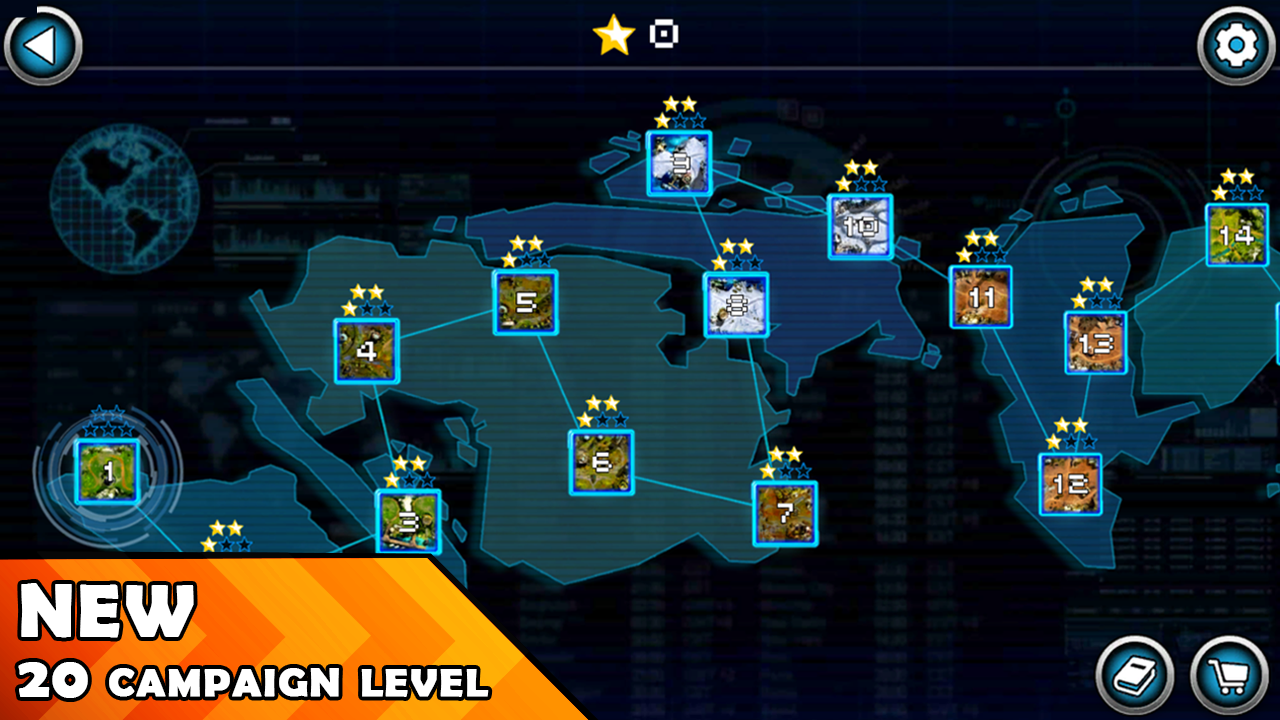Open the settings gear menu
This screenshot has width=1280, height=720.
point(1236,44)
